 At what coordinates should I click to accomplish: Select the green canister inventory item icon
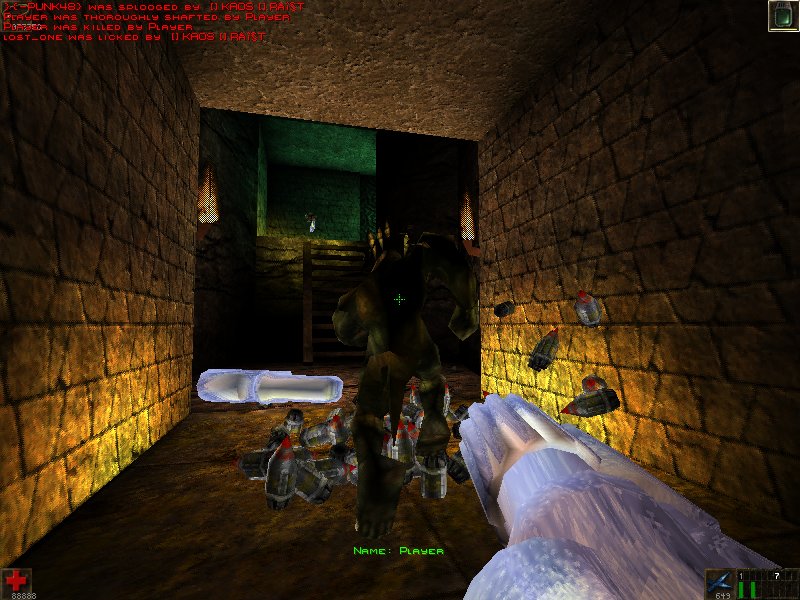click(x=782, y=16)
